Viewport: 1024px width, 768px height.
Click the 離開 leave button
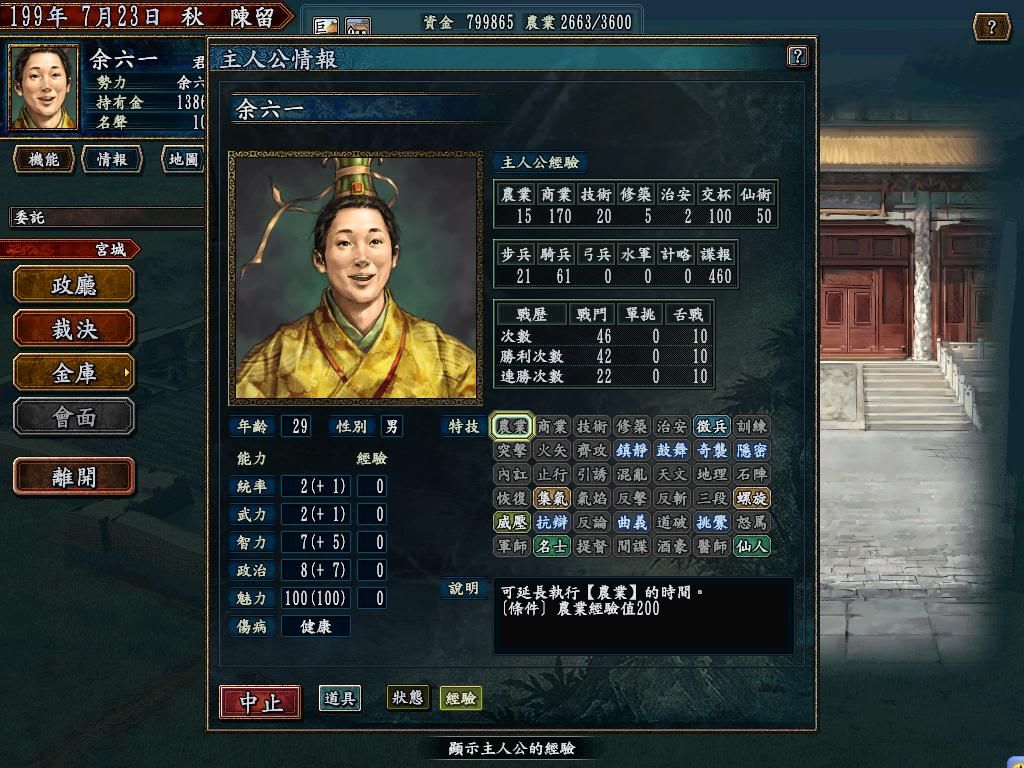pyautogui.click(x=74, y=477)
